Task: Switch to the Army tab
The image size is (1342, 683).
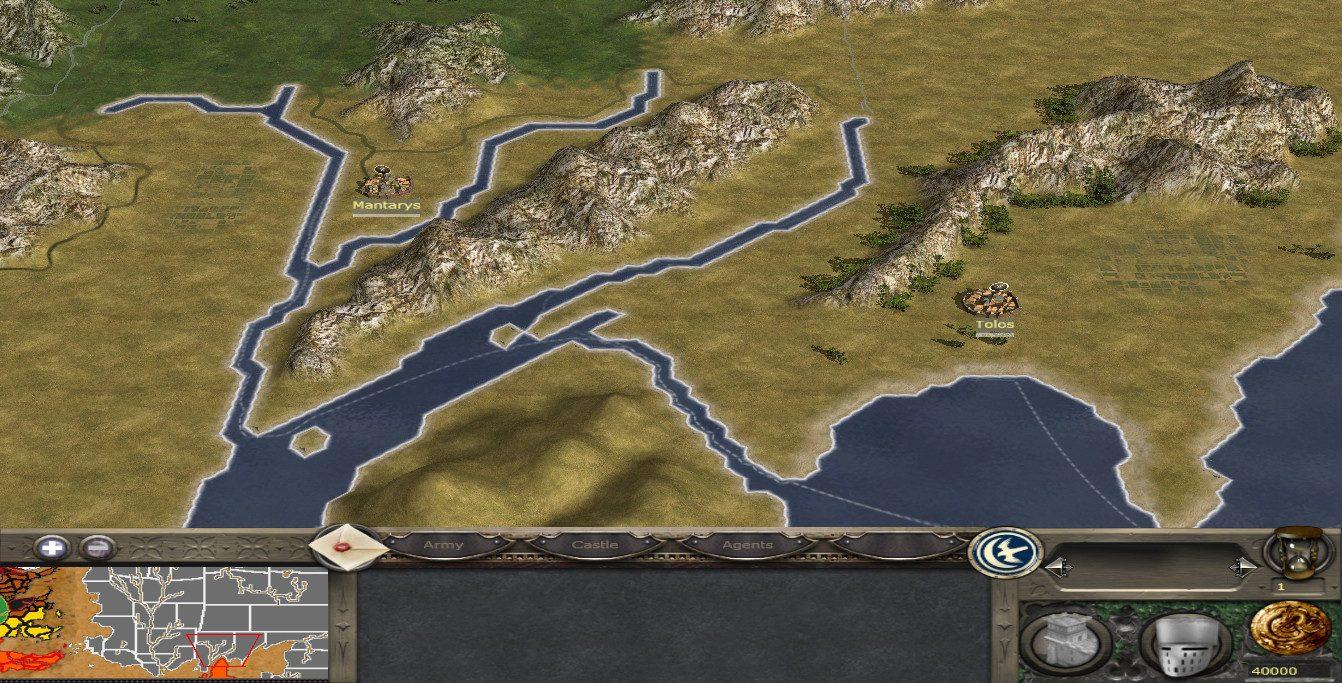Action: coord(443,545)
